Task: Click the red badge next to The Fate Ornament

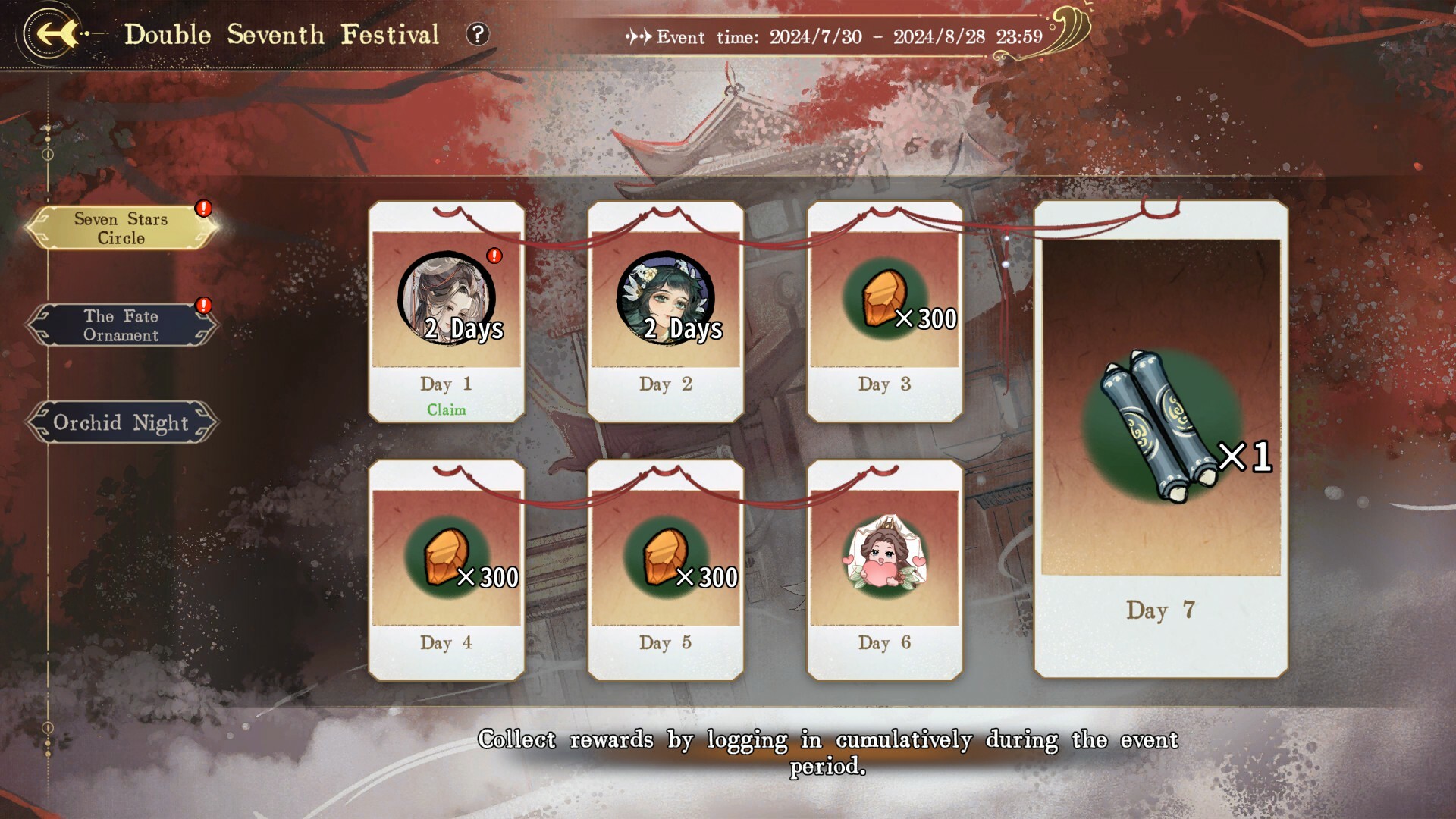Action: coord(202,306)
